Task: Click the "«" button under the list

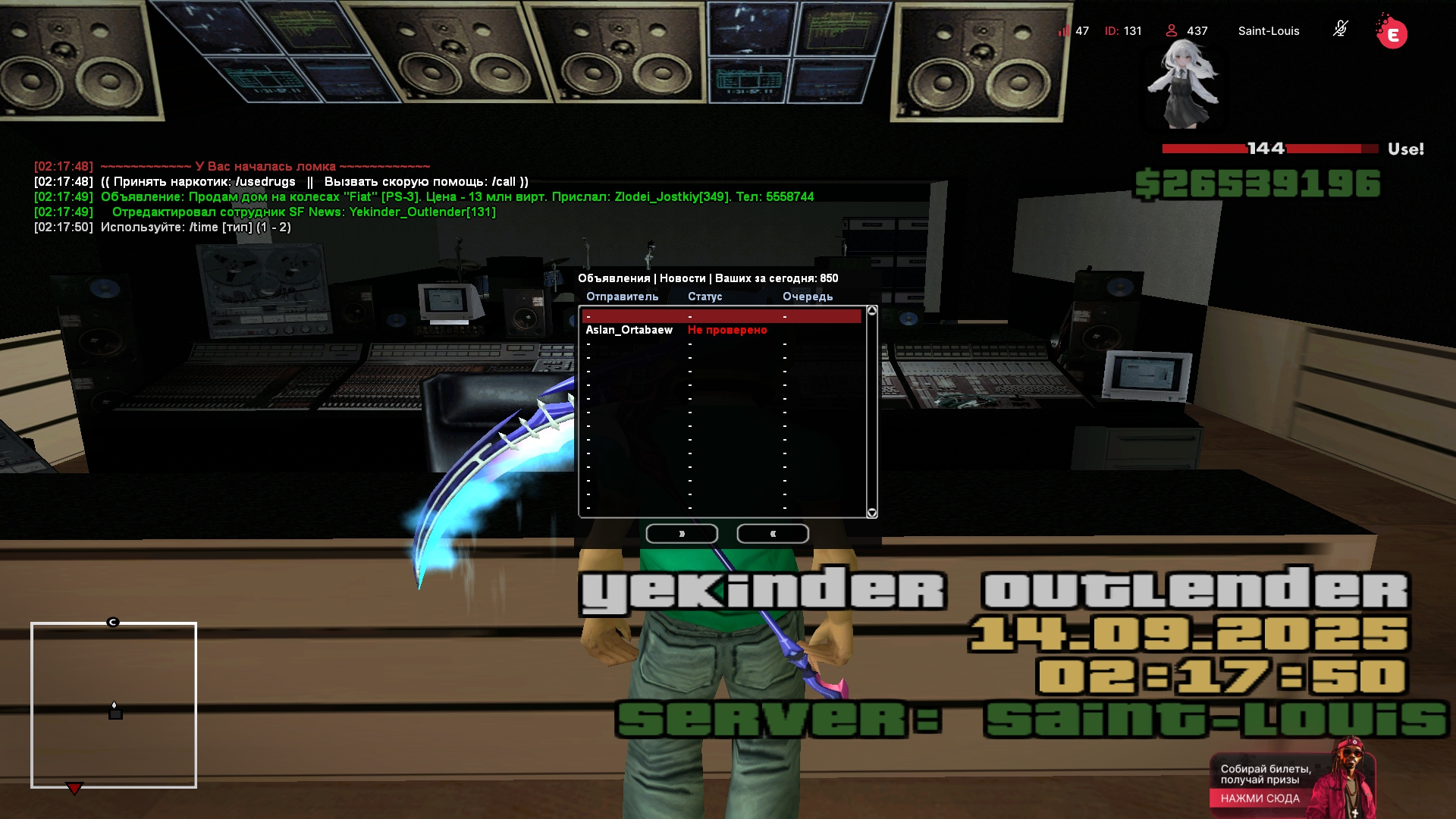Action: point(773,534)
